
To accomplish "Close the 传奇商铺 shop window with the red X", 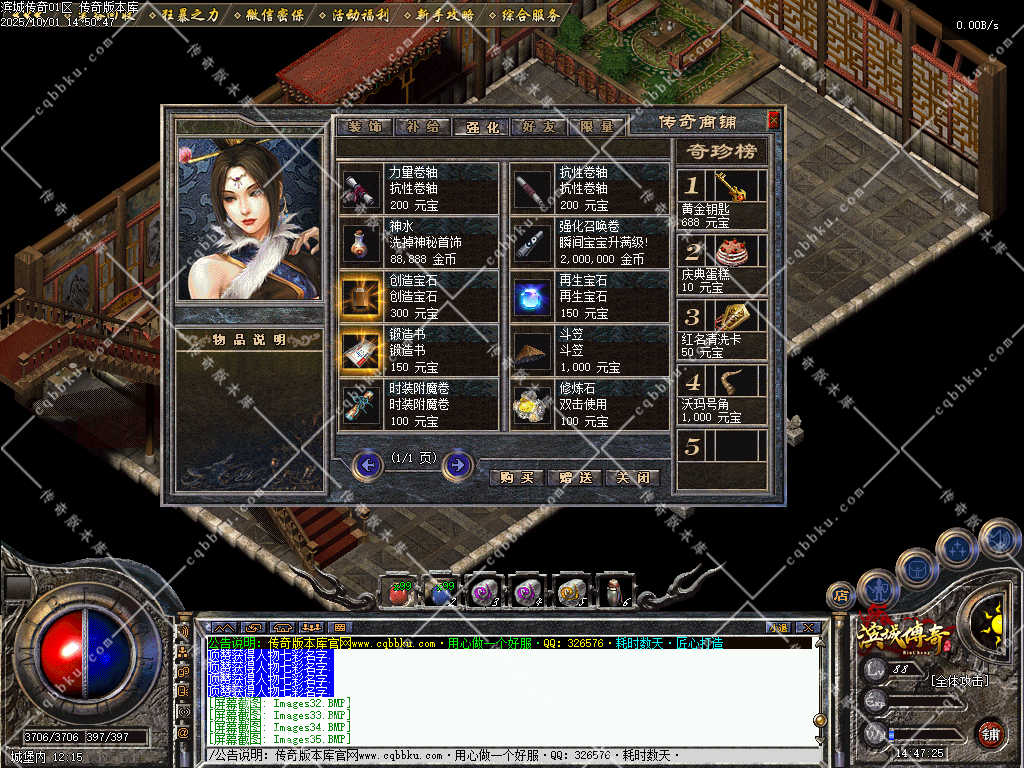I will (773, 119).
